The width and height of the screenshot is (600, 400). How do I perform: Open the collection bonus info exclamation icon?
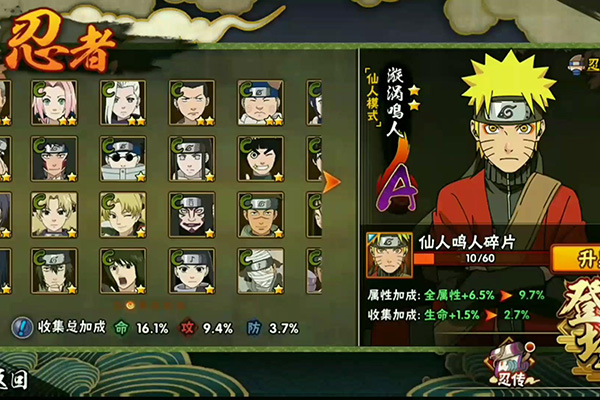tap(22, 327)
